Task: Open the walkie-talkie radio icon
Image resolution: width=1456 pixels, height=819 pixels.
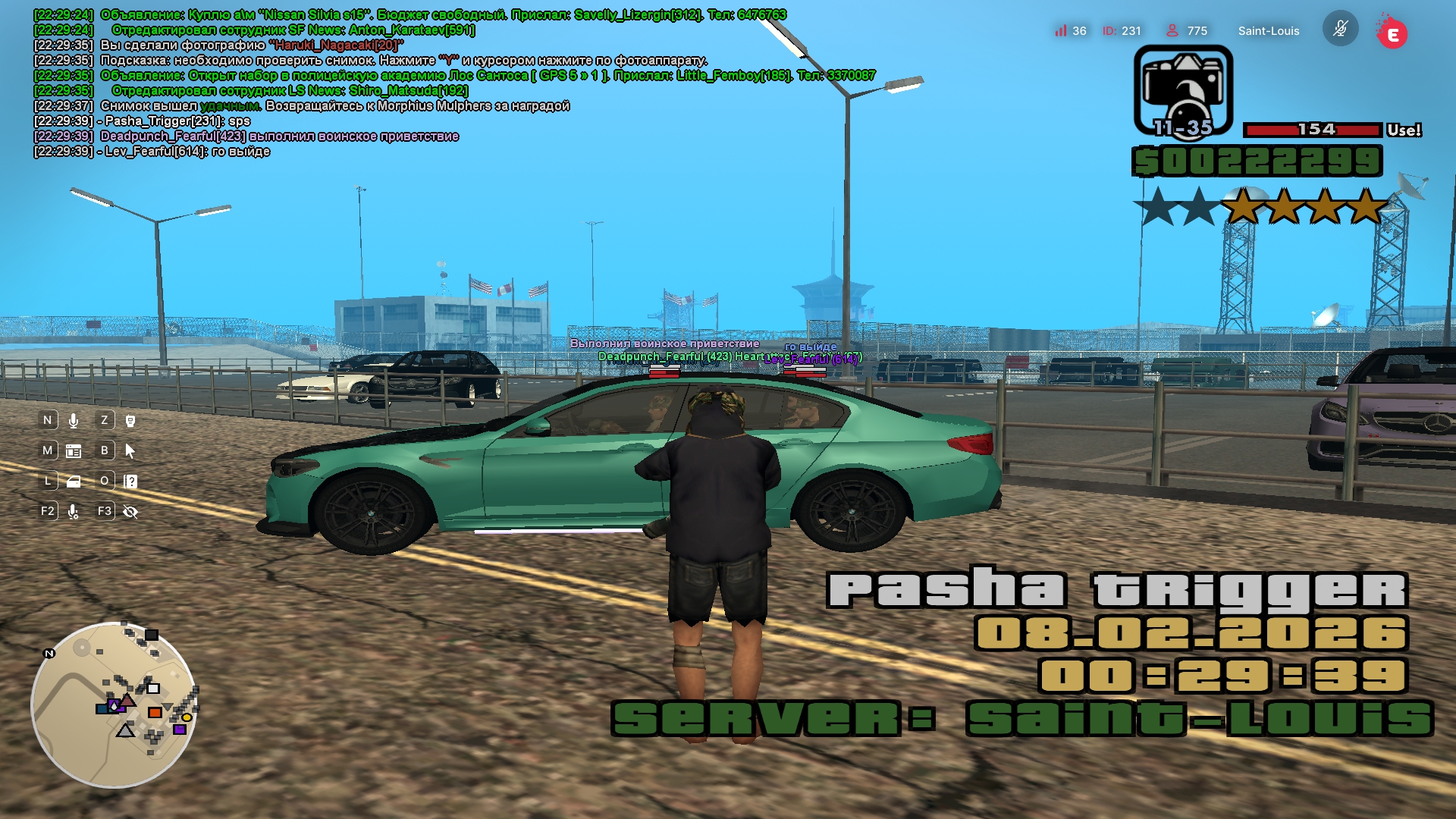Action: [130, 420]
